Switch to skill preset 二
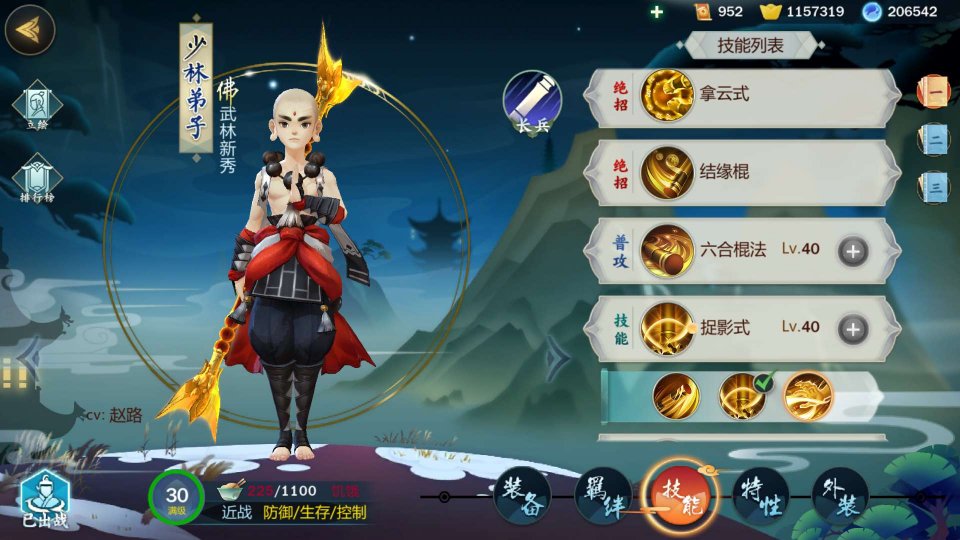The height and width of the screenshot is (540, 960). (934, 139)
